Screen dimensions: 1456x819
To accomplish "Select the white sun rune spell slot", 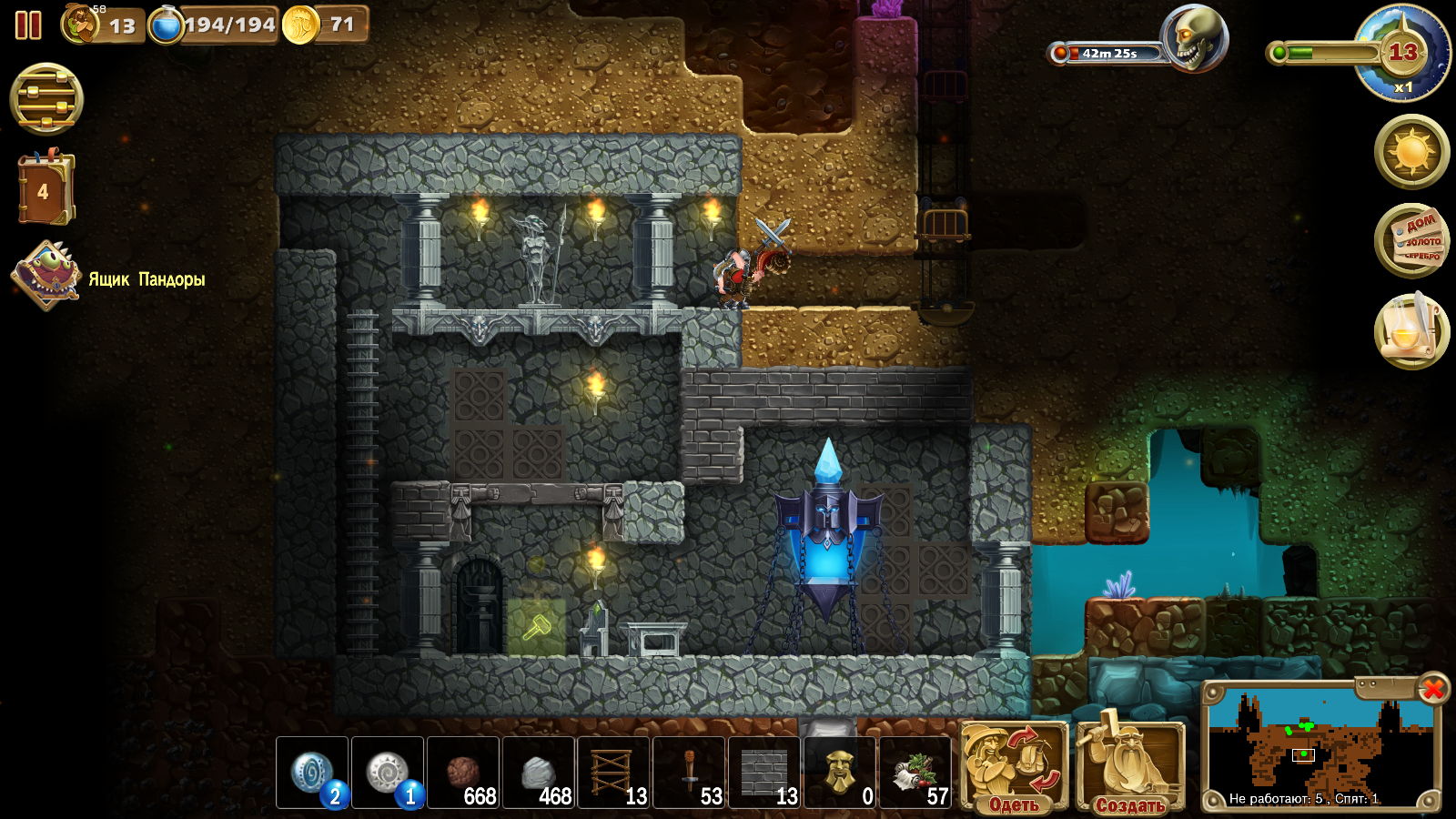I will pos(388,773).
